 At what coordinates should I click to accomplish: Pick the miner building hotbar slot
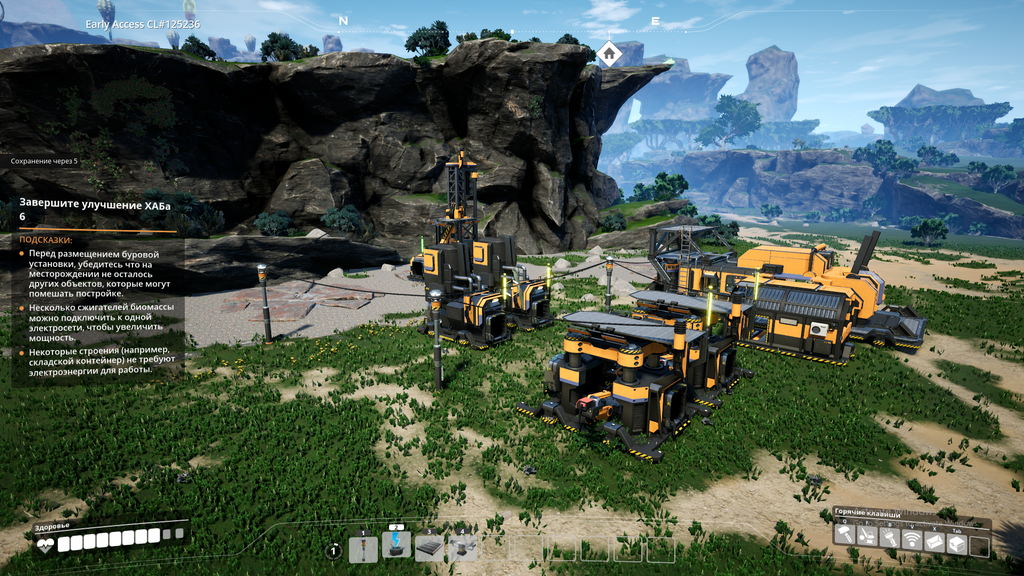(462, 549)
